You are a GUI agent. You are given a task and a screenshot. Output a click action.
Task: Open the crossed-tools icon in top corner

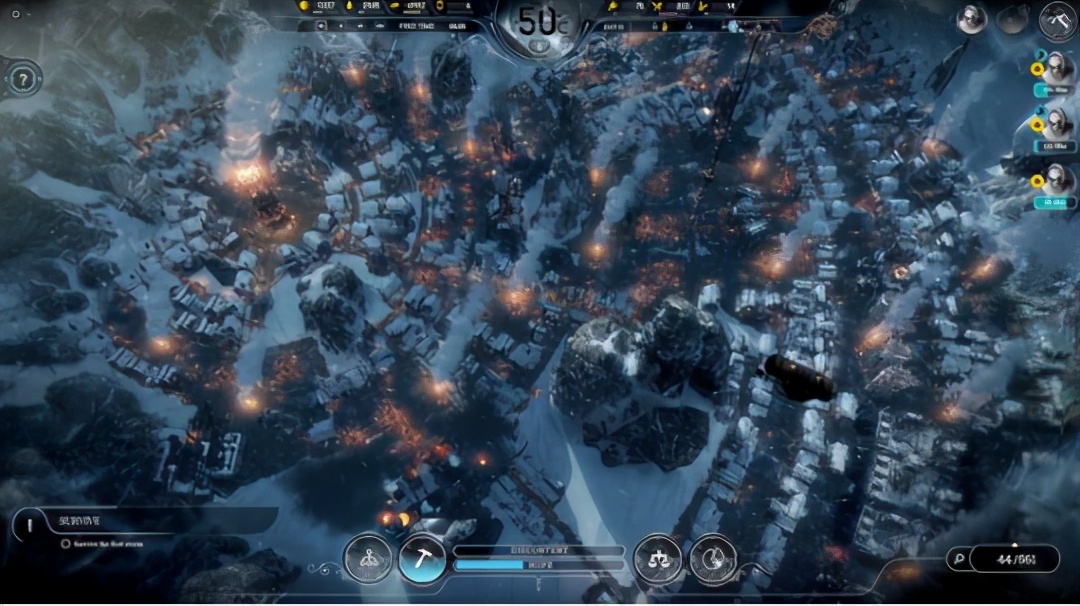tap(1057, 19)
